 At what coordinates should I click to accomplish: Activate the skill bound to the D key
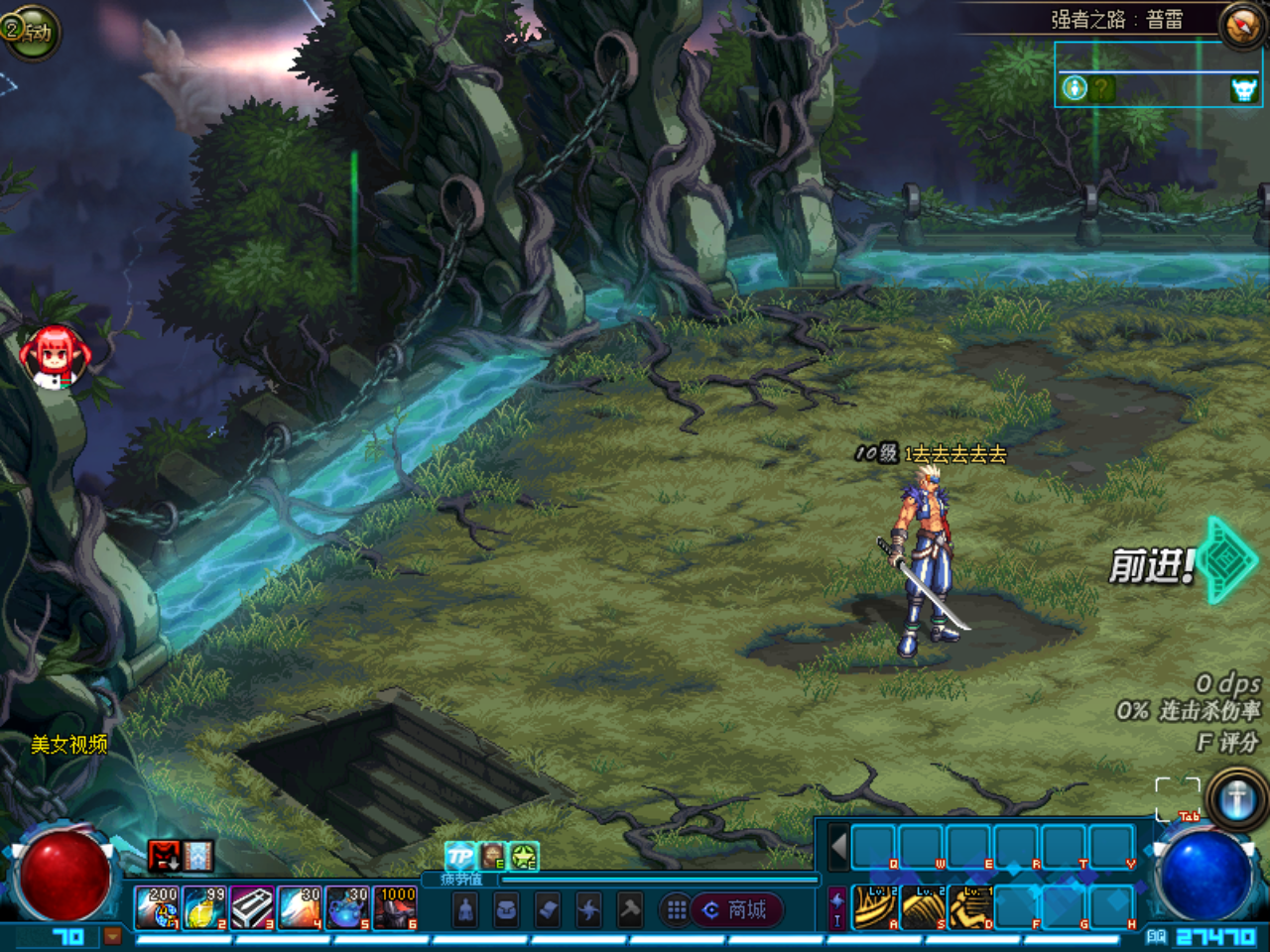[970, 907]
